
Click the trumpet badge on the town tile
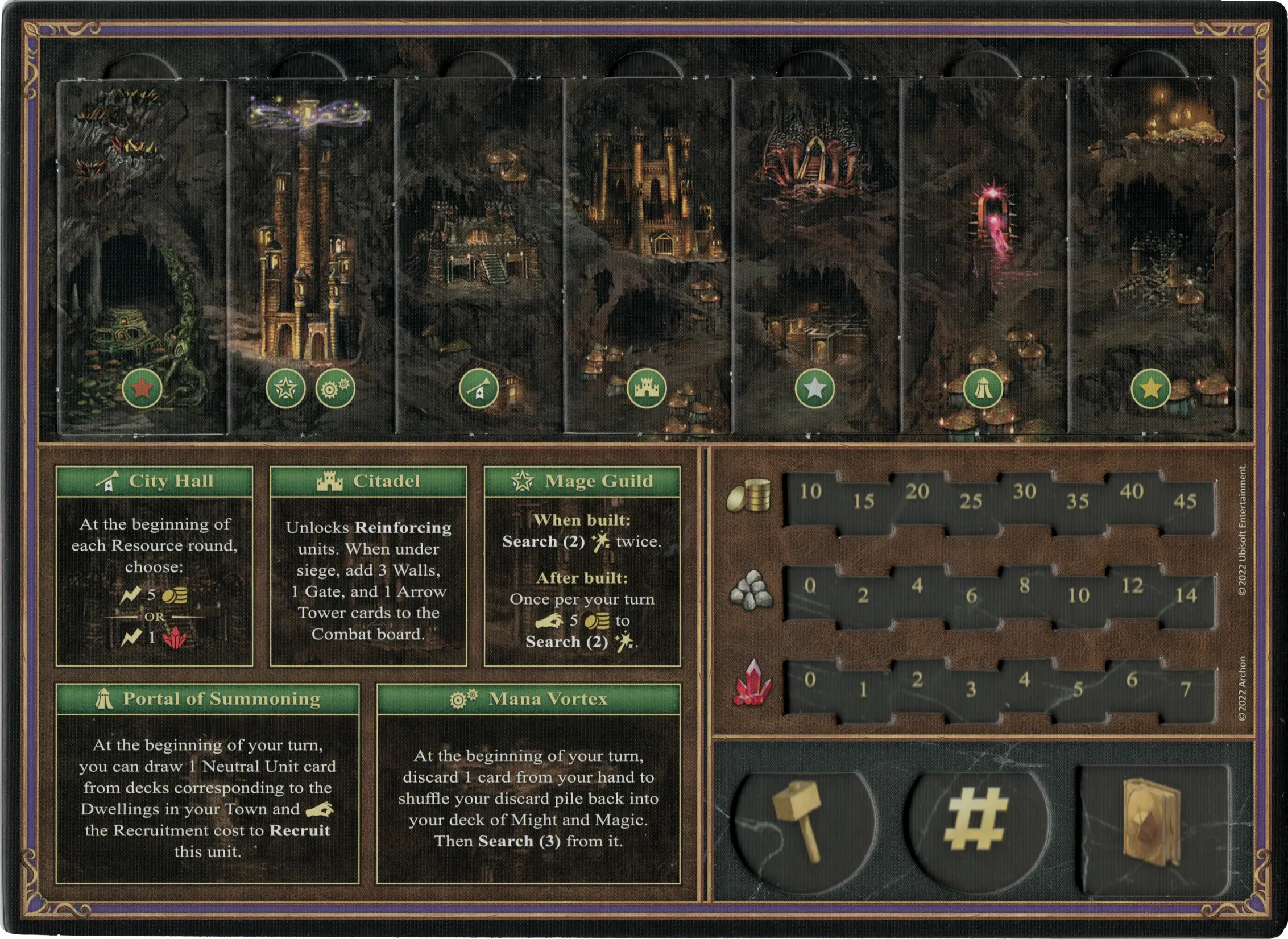[x=479, y=389]
